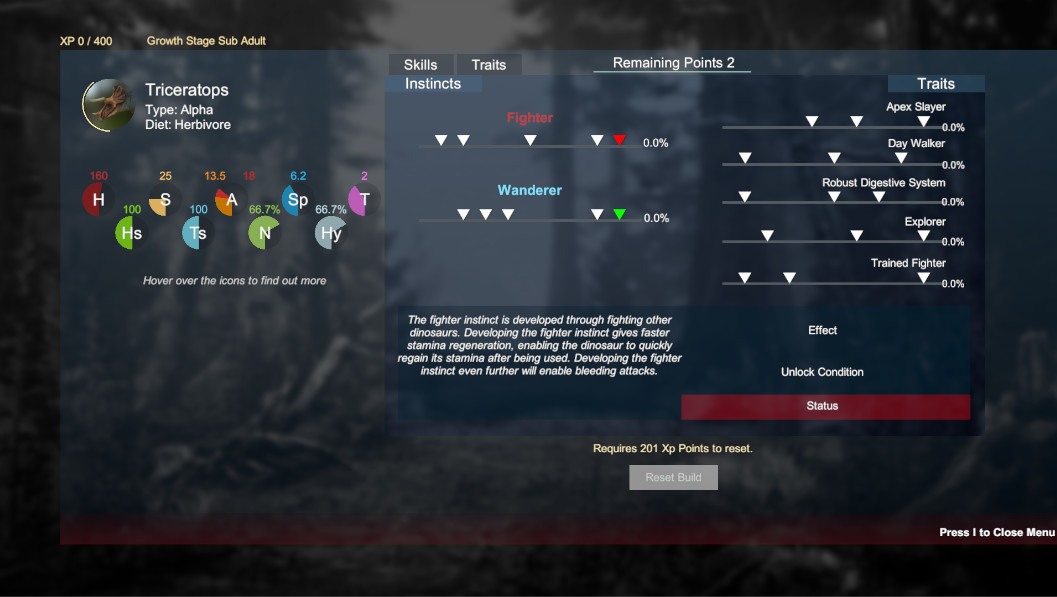Choose the Day Walker trait

[916, 144]
